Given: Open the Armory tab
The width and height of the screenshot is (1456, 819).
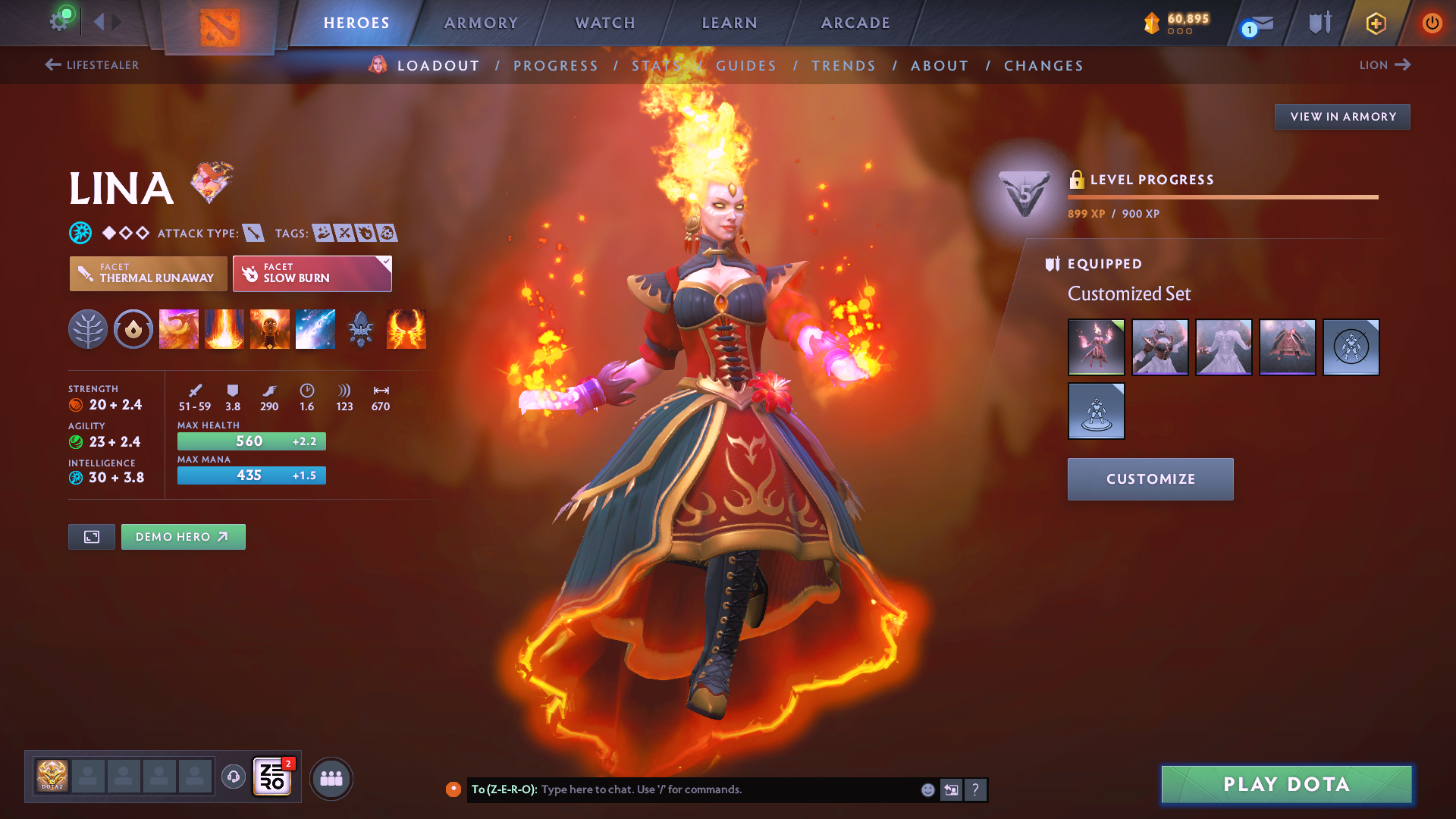Looking at the screenshot, I should click(481, 23).
